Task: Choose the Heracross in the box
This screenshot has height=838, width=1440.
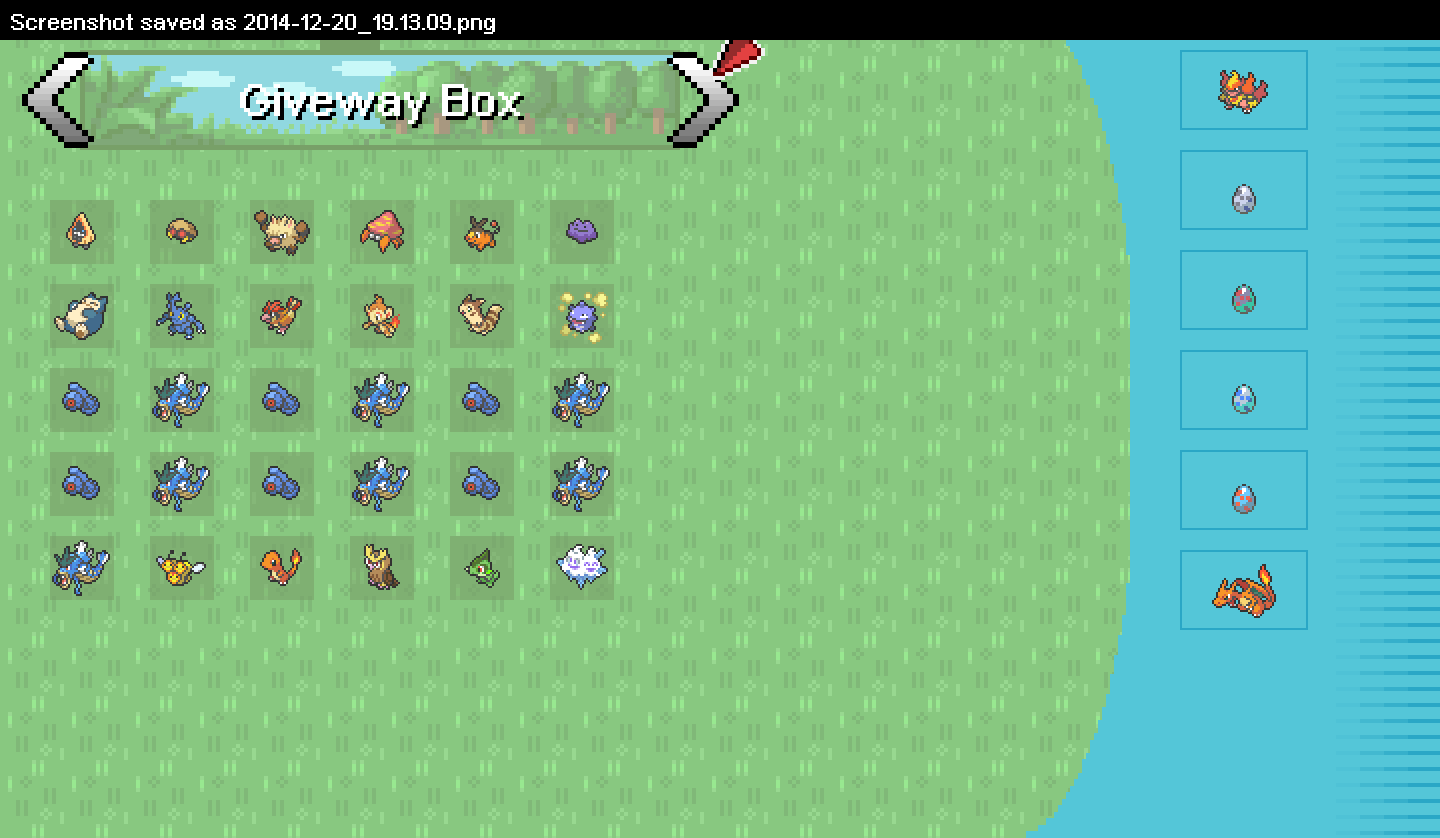Action: click(x=182, y=316)
